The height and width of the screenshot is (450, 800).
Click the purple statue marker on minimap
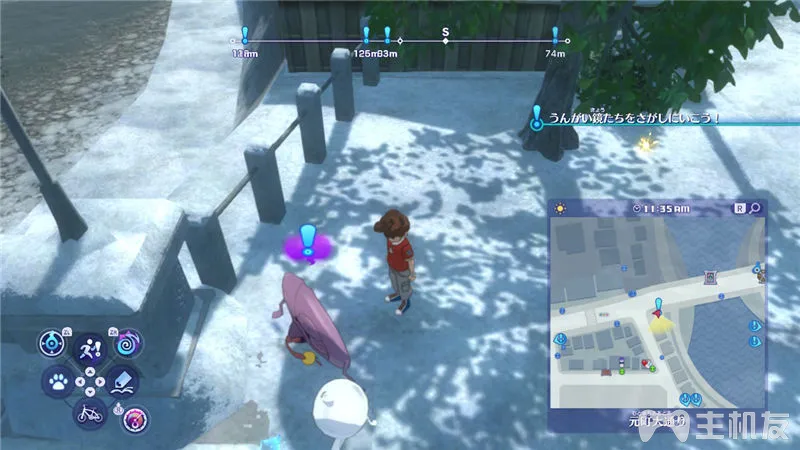[710, 276]
